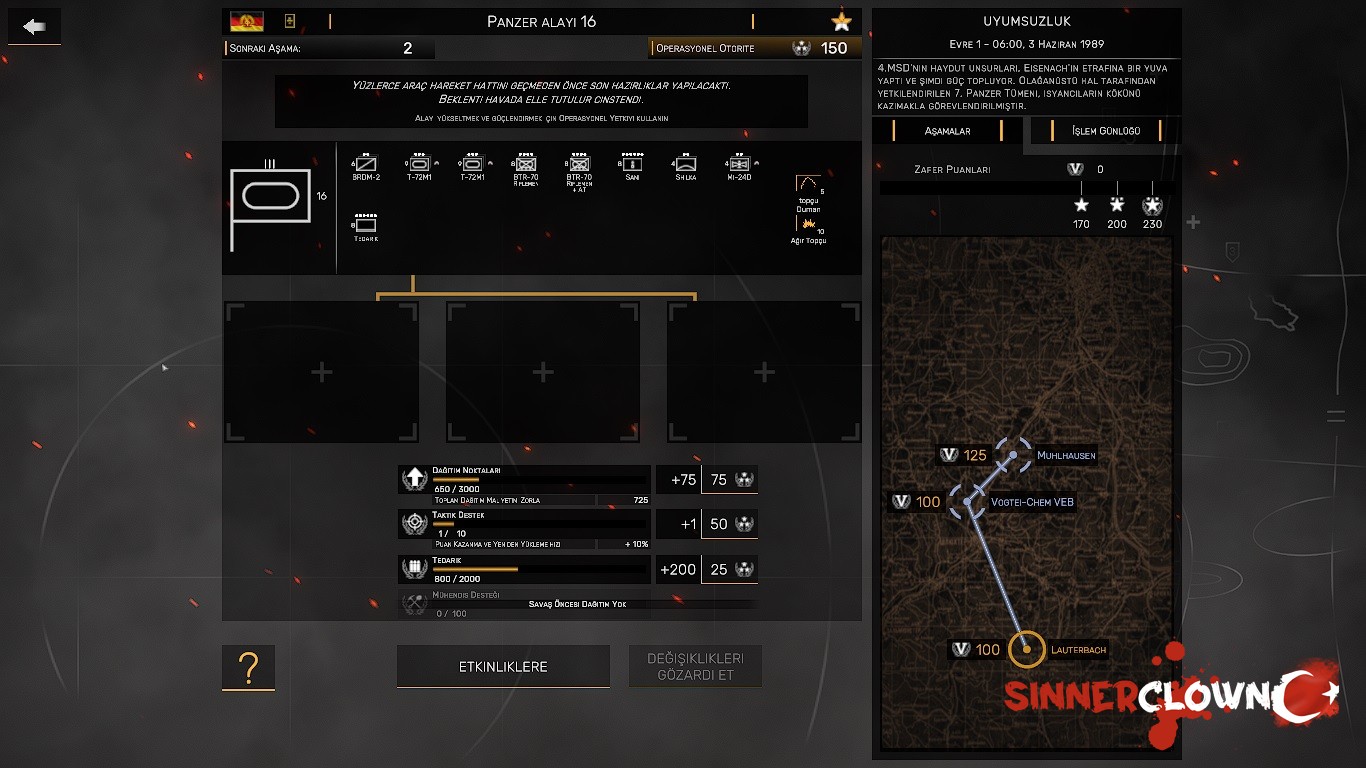Switch to the Aşamalar tab

[x=946, y=131]
